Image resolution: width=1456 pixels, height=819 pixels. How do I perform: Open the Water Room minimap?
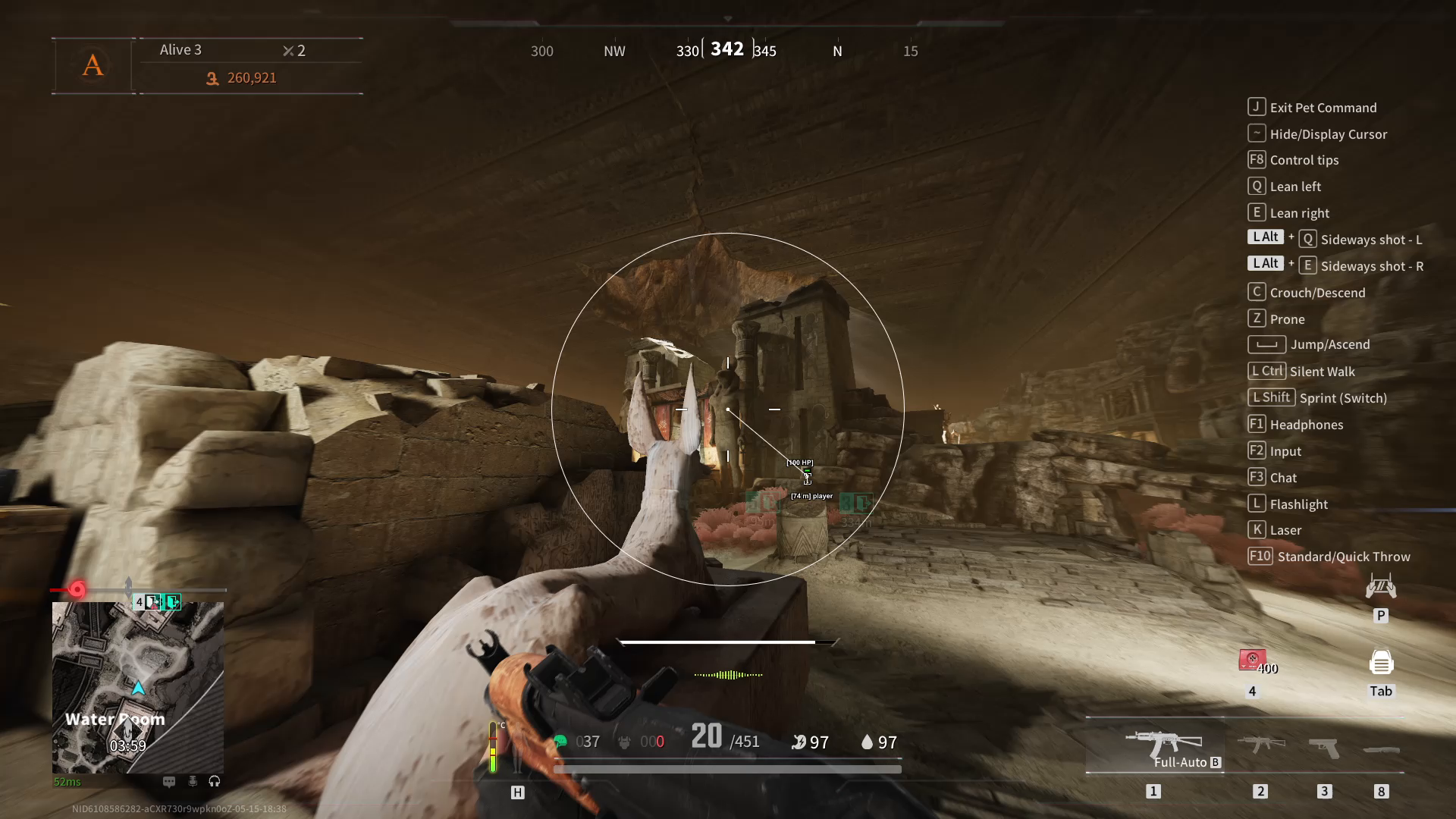pos(137,687)
